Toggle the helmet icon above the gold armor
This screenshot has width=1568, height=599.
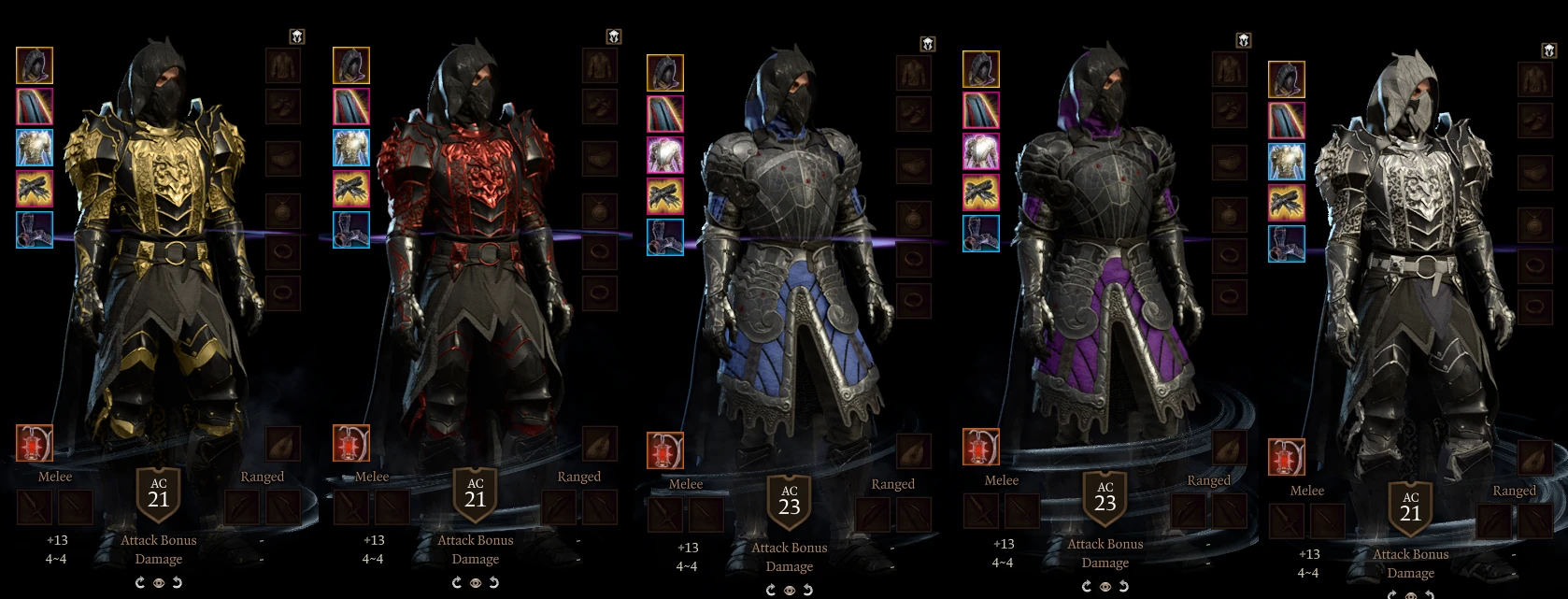[x=297, y=37]
